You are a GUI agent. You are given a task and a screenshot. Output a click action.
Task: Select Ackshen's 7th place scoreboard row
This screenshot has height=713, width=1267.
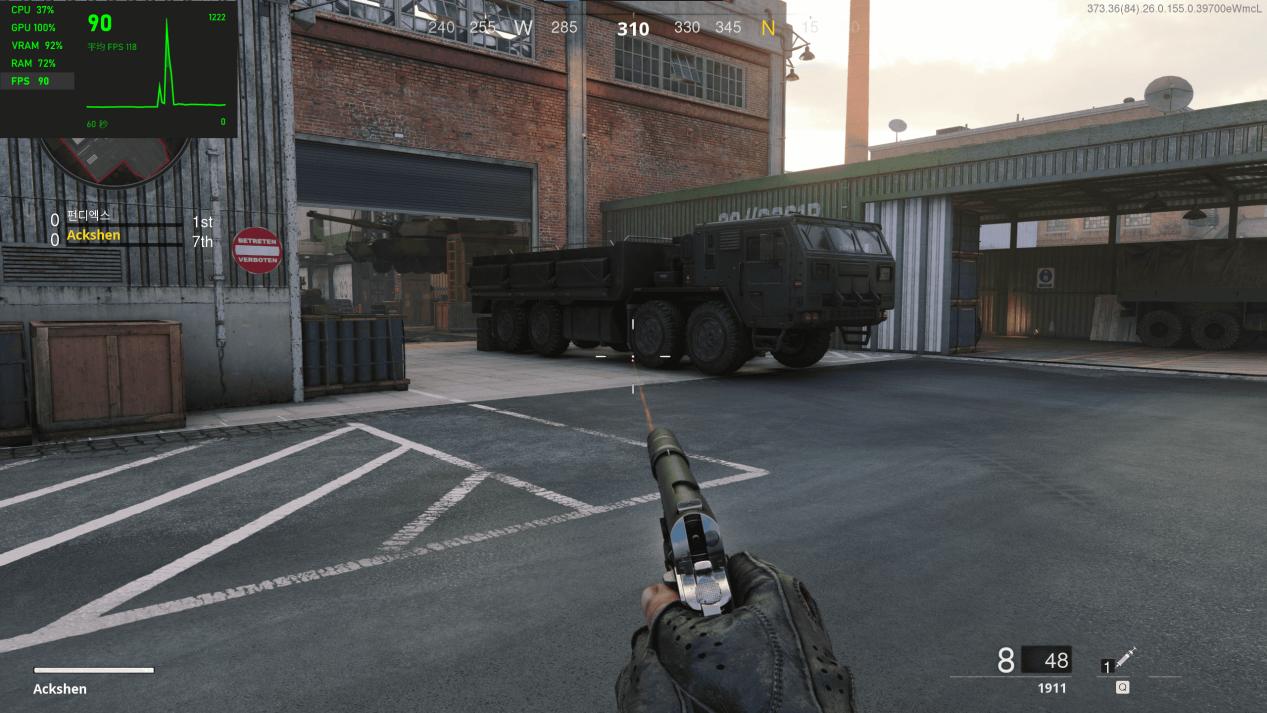point(131,238)
